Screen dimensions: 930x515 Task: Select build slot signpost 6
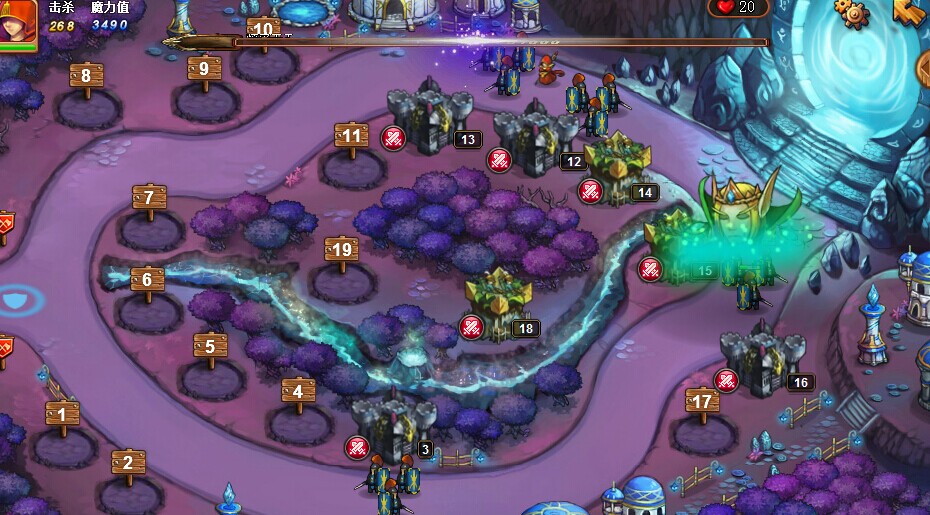click(147, 280)
